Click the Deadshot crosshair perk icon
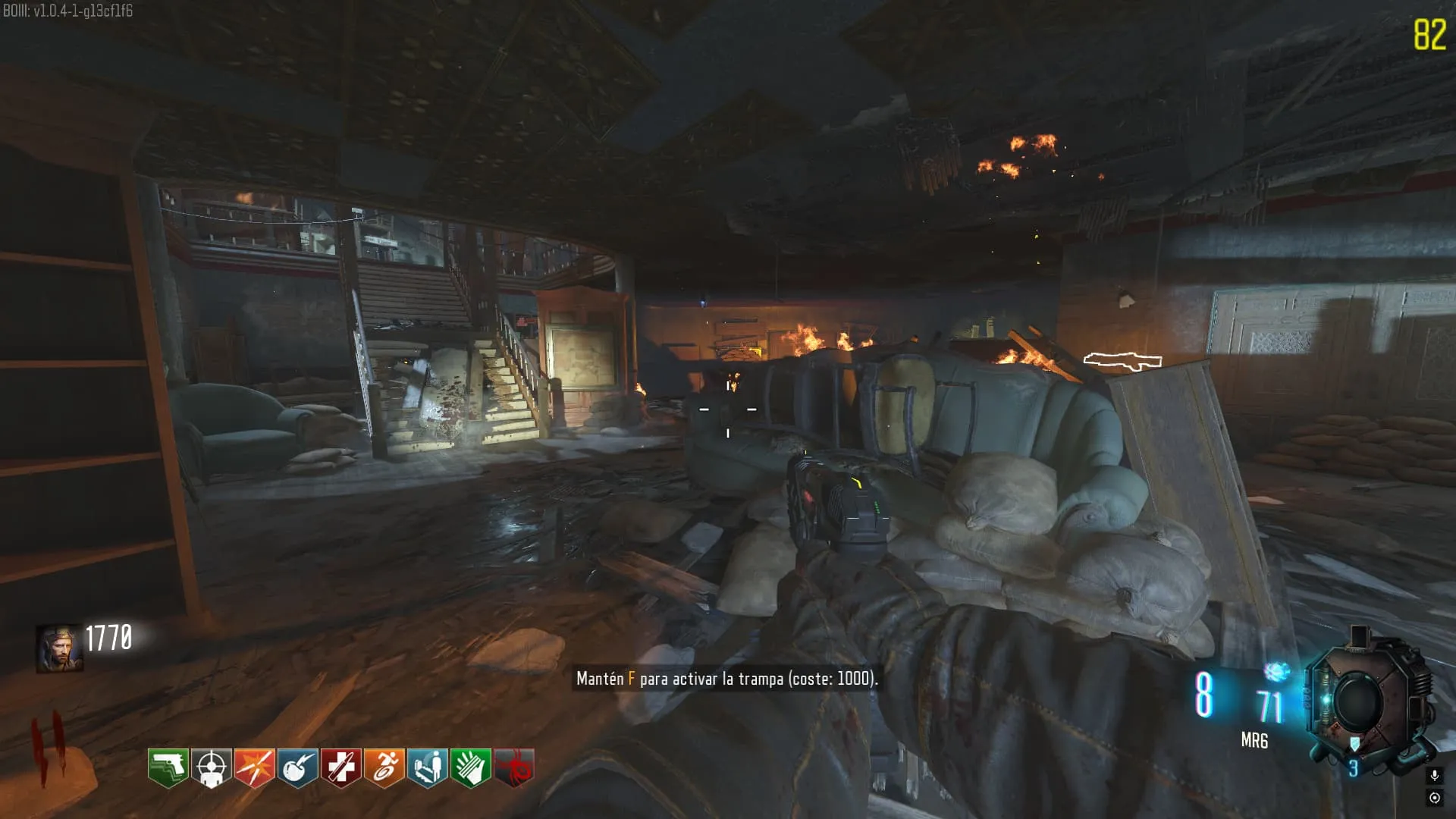Image resolution: width=1456 pixels, height=819 pixels. pos(212,767)
